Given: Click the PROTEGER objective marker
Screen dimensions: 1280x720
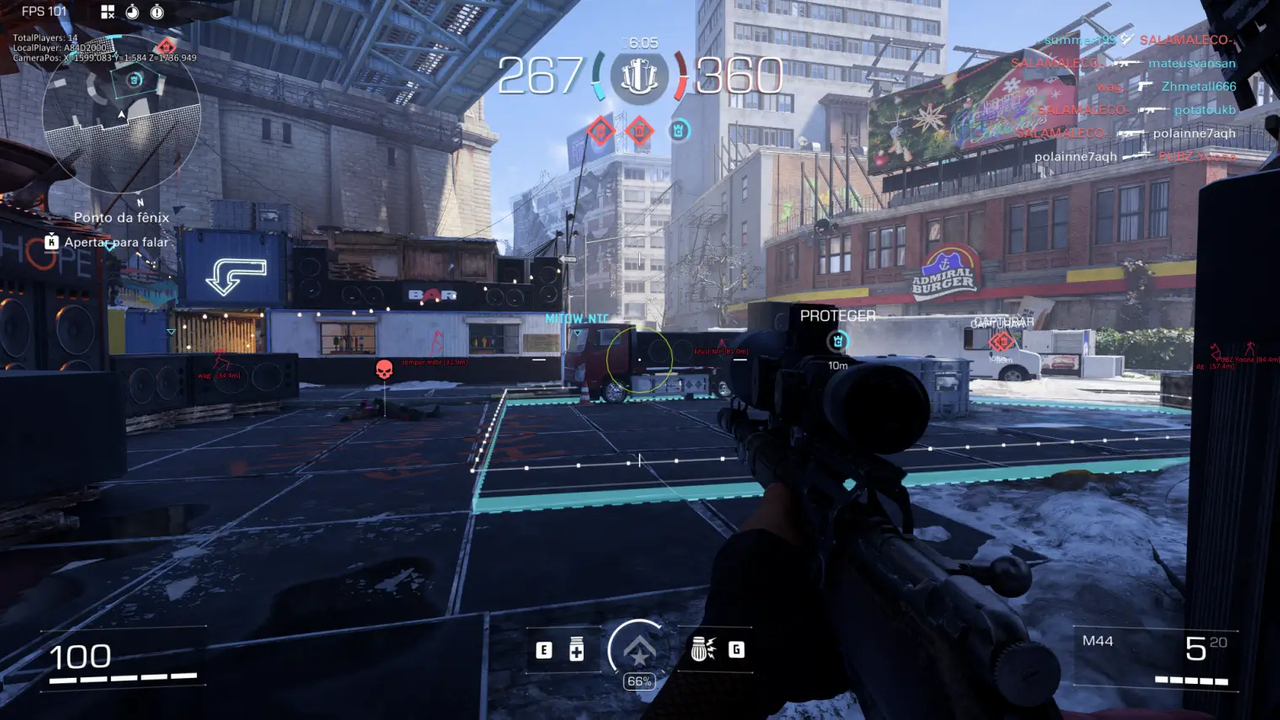Looking at the screenshot, I should pos(838,341).
